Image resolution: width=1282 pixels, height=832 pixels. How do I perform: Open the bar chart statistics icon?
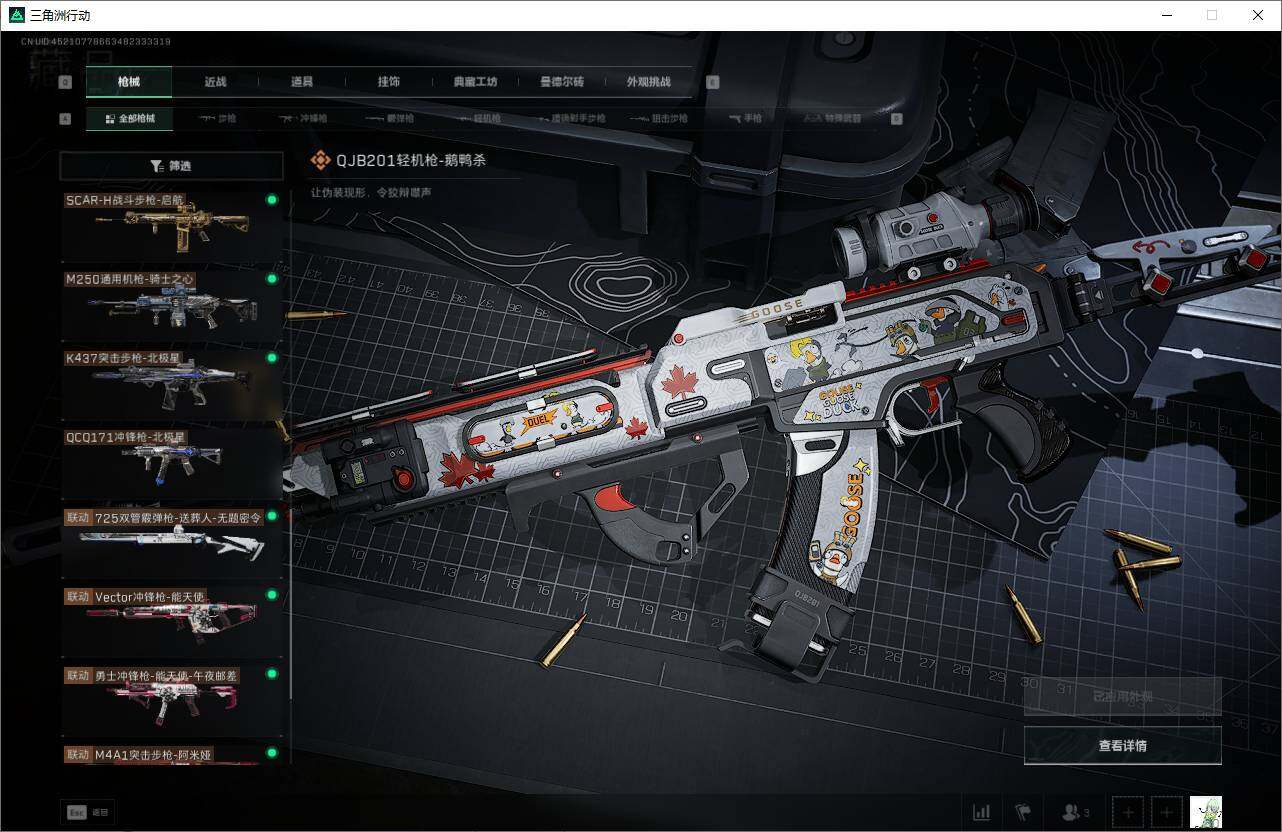tap(982, 812)
